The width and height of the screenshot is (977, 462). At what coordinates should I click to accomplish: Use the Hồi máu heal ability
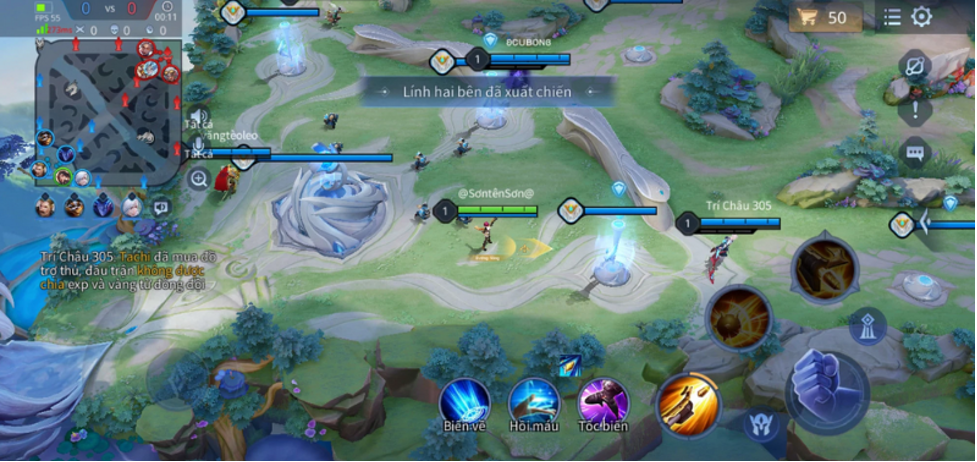tap(533, 401)
